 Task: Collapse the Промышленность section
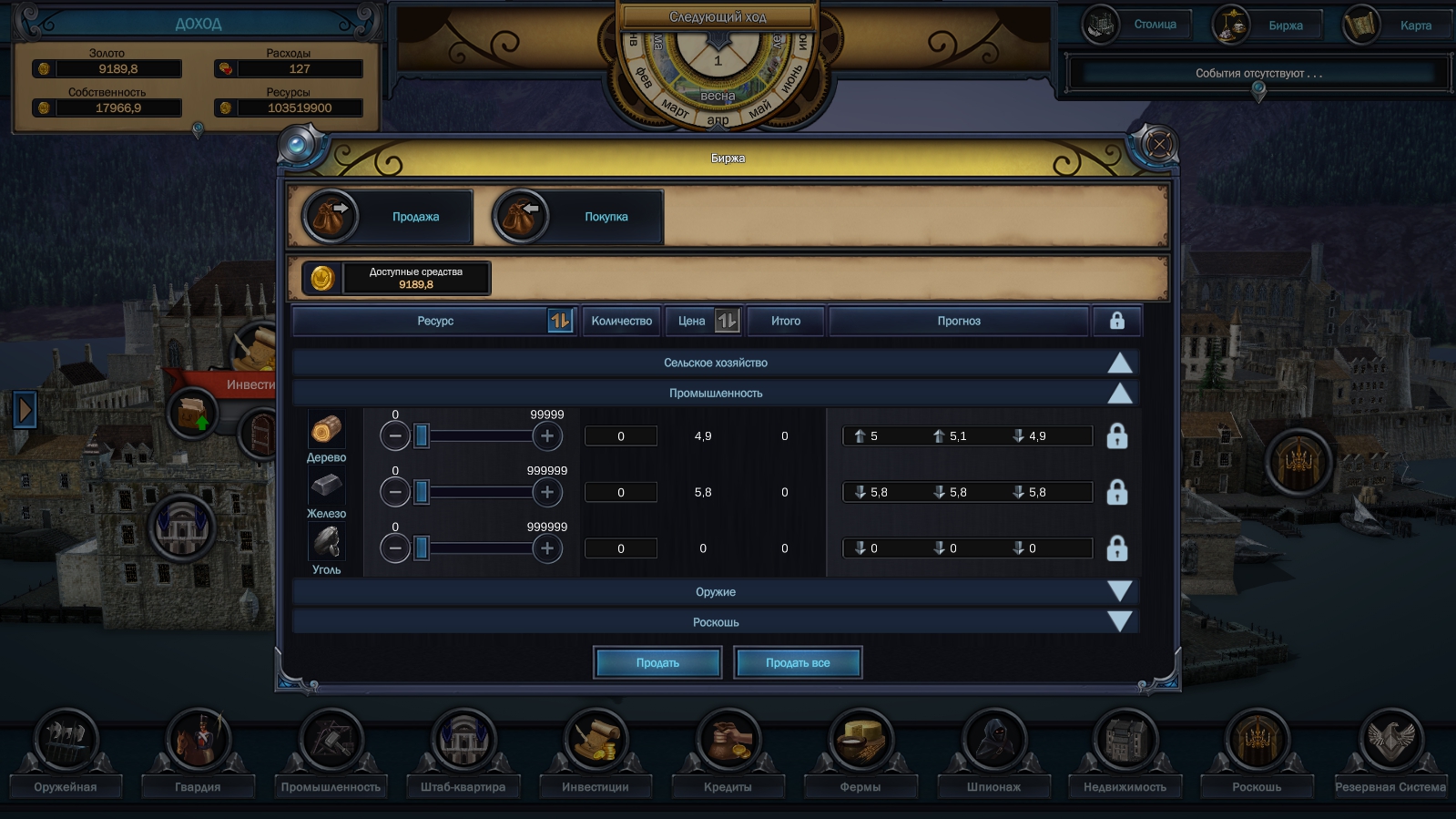click(x=1119, y=393)
